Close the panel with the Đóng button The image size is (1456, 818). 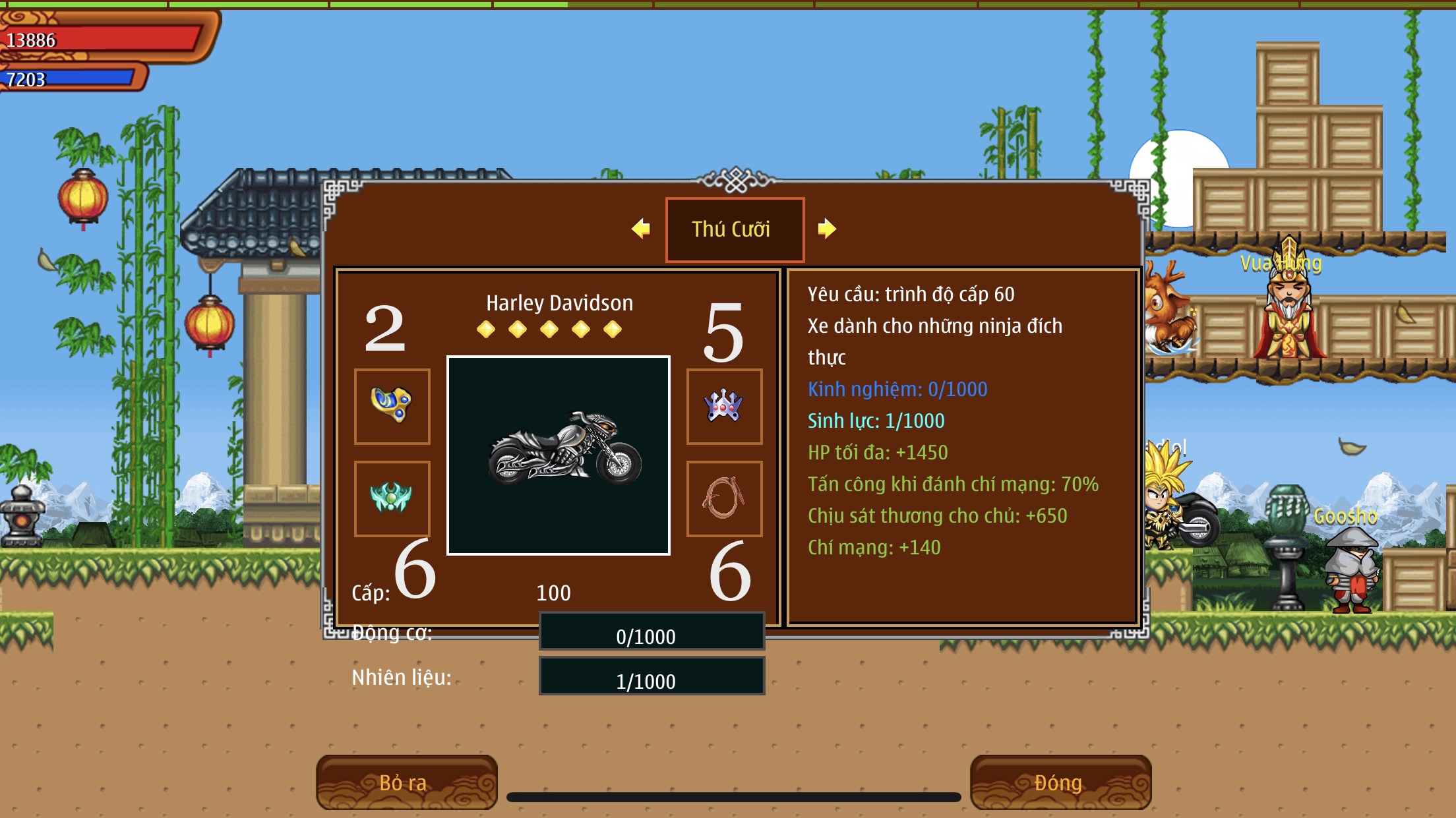tap(1060, 782)
